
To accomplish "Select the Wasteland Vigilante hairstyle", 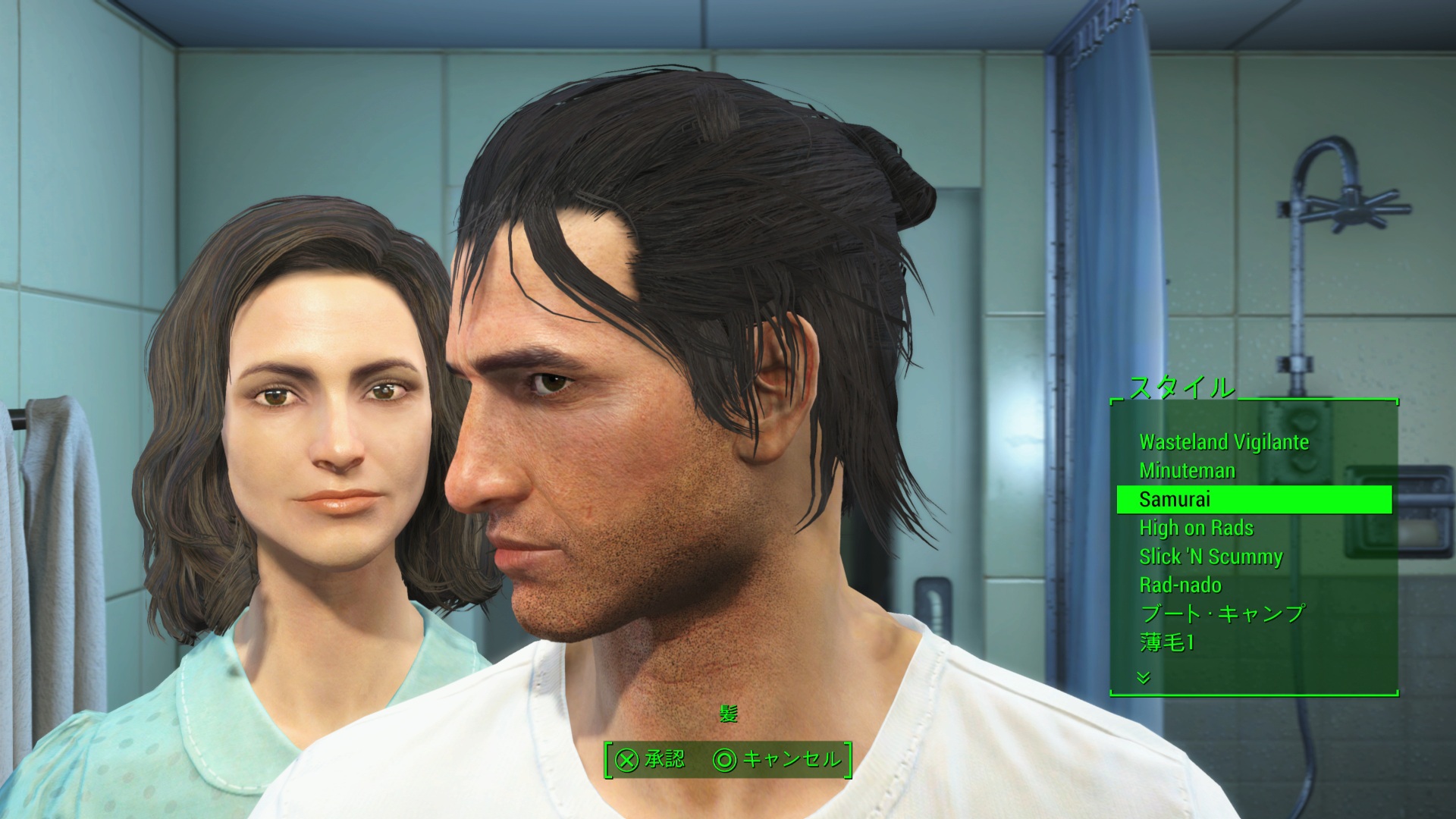I will tap(1223, 442).
